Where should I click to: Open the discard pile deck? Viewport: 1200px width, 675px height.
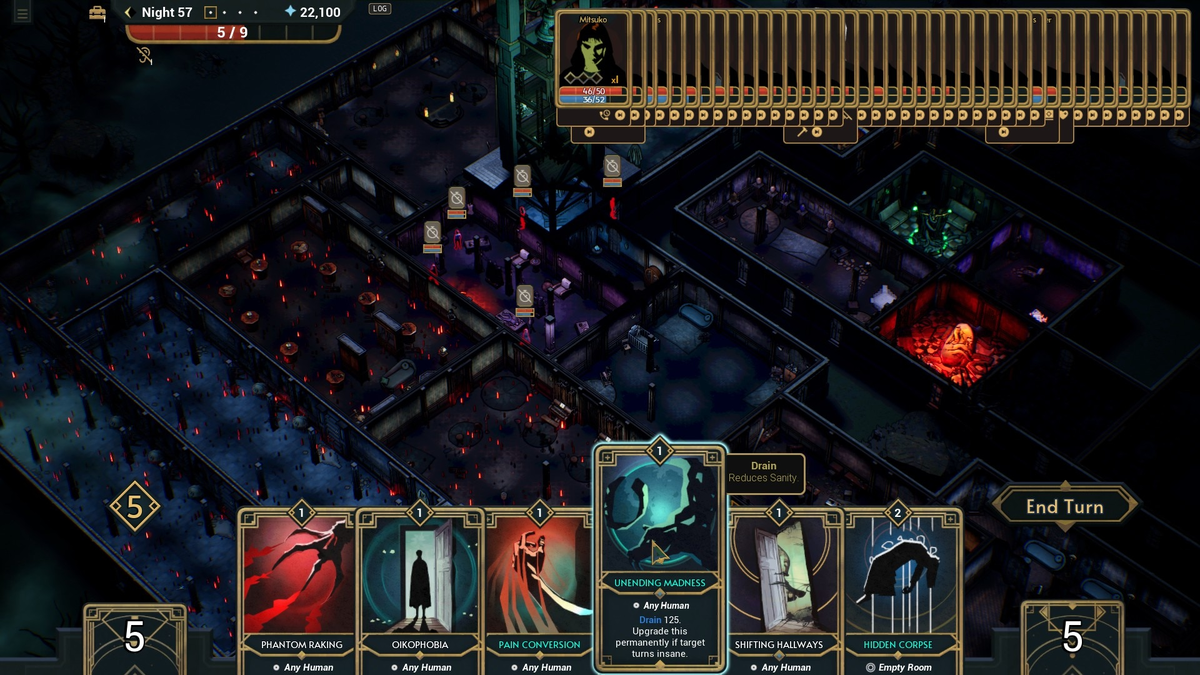[x=1072, y=638]
